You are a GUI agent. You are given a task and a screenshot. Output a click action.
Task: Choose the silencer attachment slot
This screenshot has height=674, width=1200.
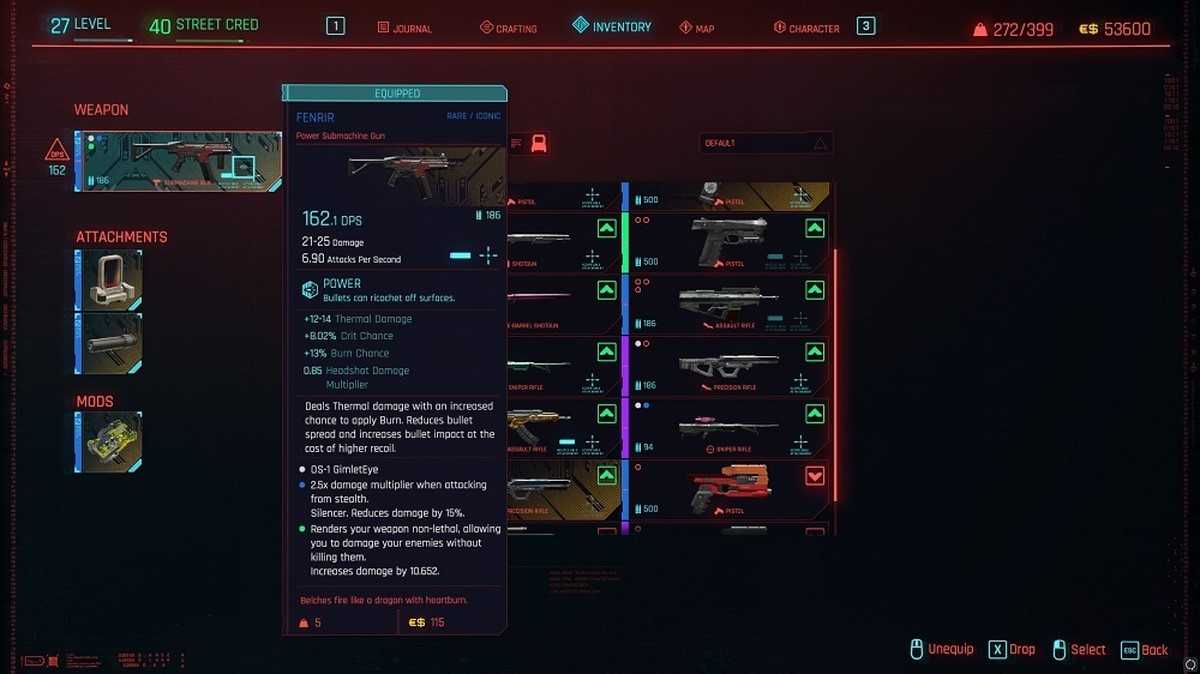coord(108,343)
